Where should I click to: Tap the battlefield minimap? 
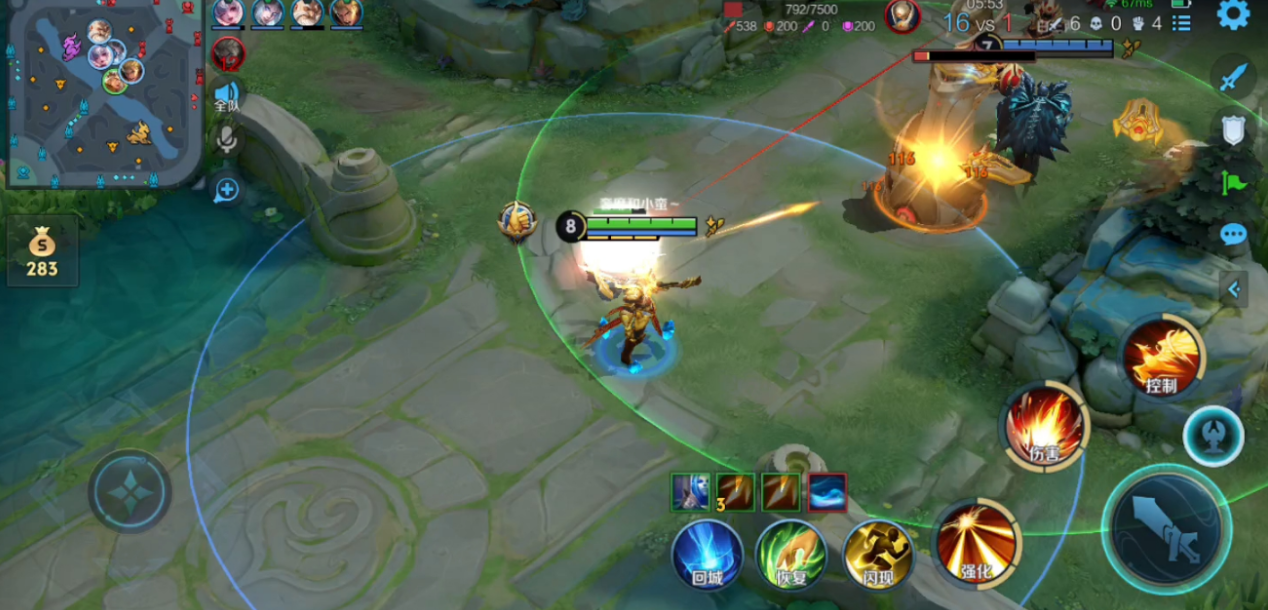(x=104, y=93)
